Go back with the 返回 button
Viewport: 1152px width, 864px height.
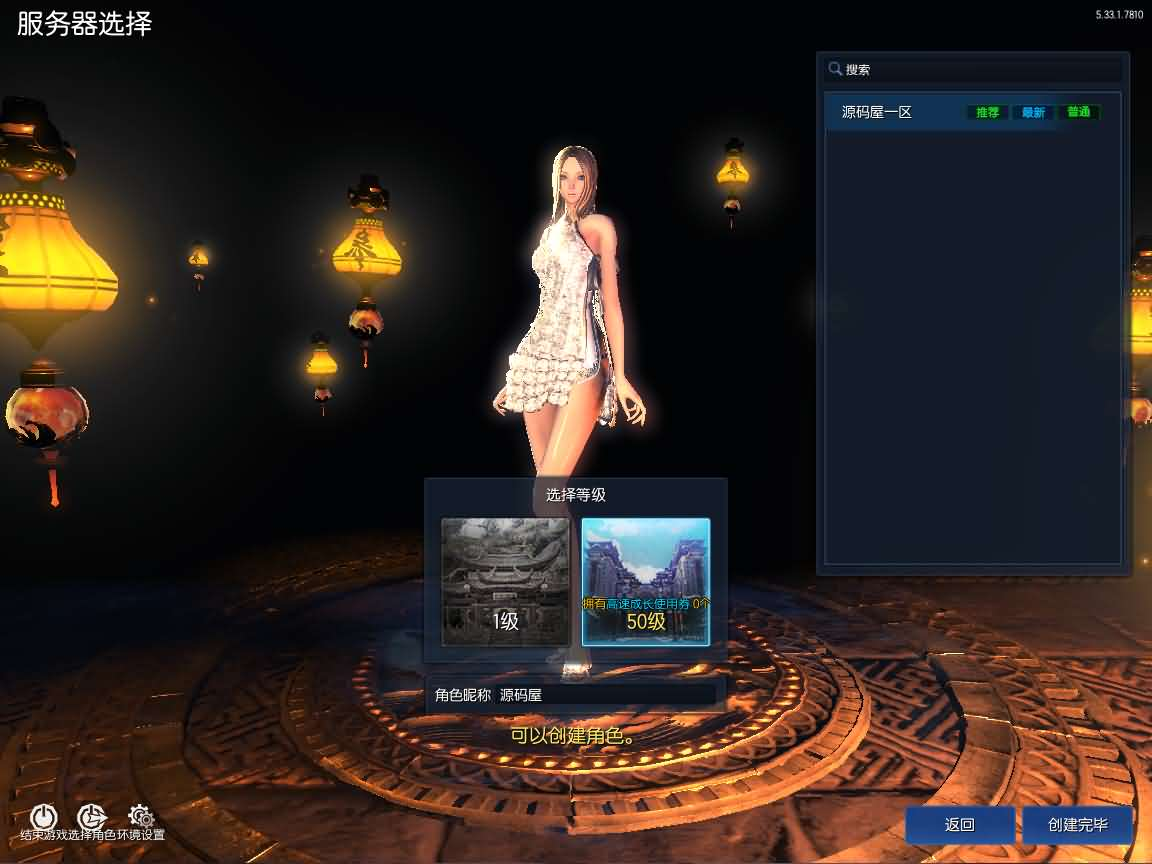pos(959,825)
